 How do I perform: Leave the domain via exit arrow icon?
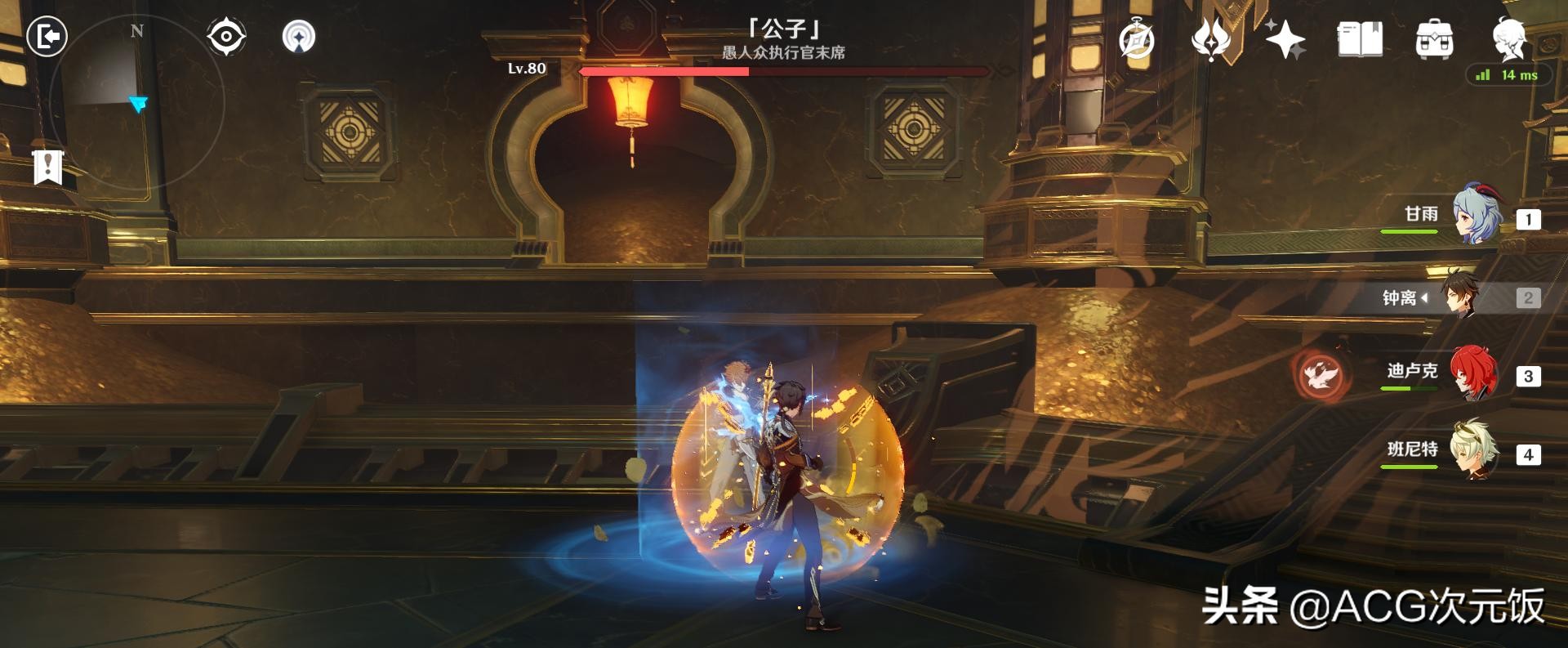(x=47, y=37)
